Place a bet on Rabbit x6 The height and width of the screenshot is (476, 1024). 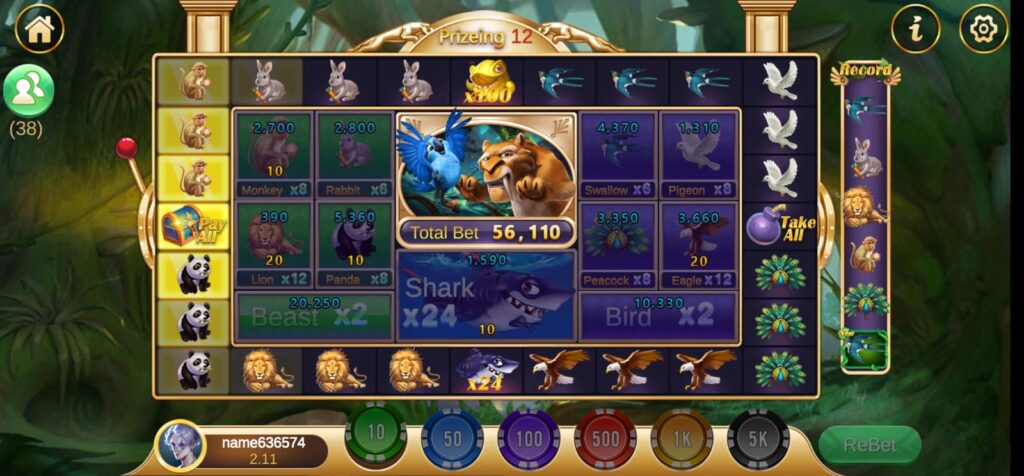tap(354, 155)
